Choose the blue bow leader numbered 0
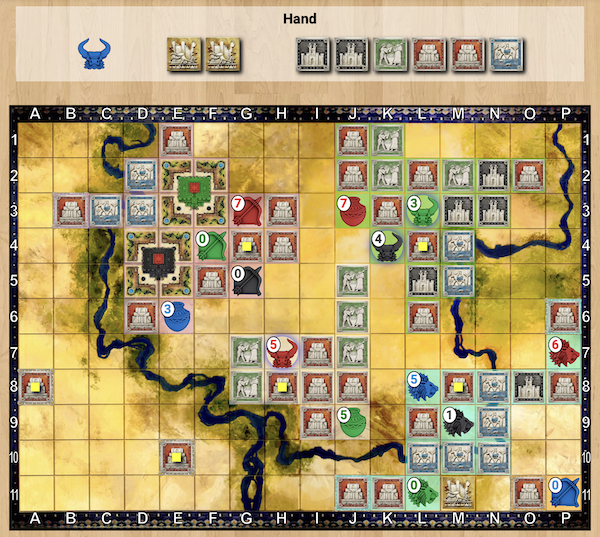The height and width of the screenshot is (537, 600). pos(563,491)
